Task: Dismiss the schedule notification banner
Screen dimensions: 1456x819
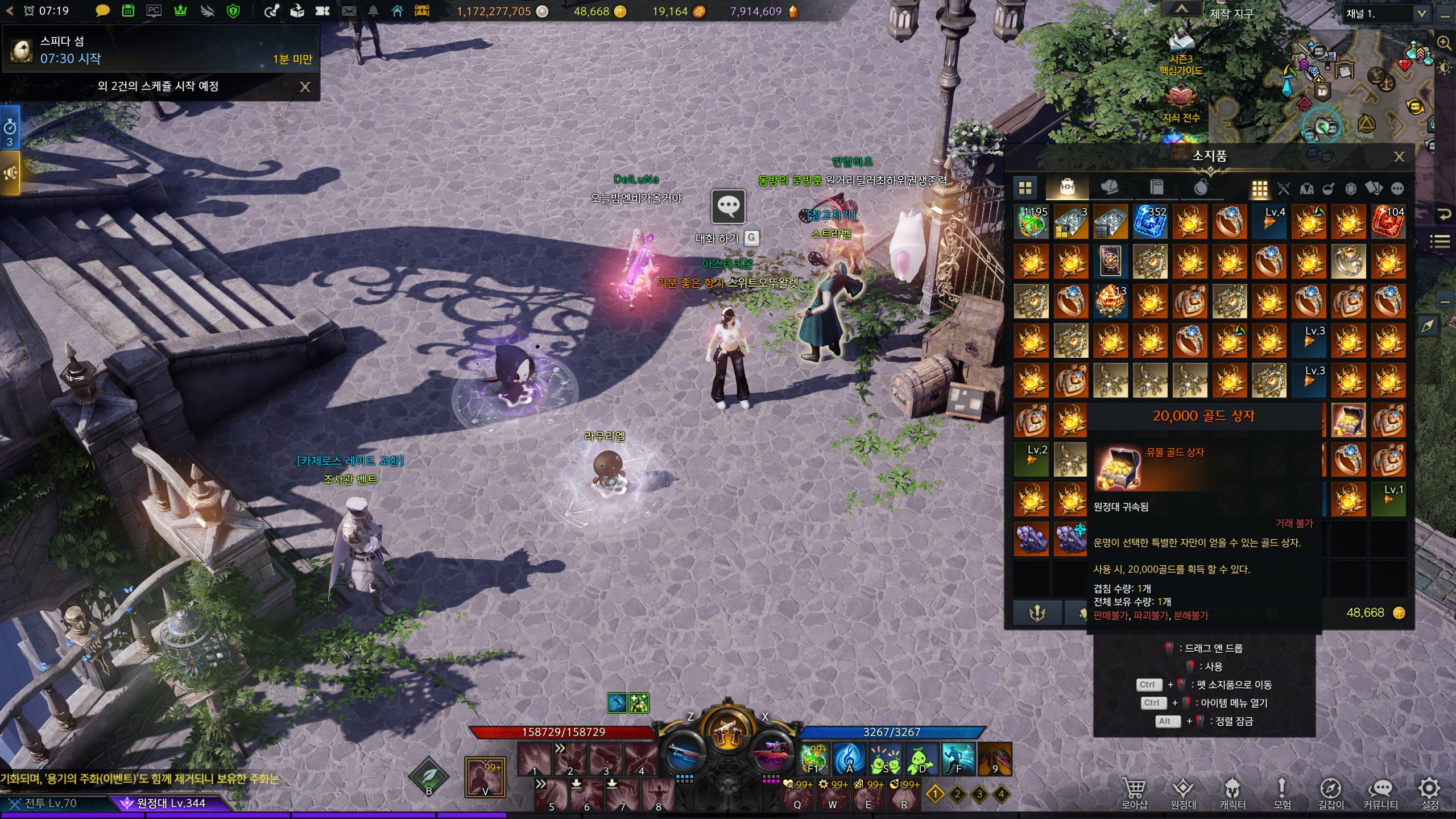Action: tap(305, 86)
